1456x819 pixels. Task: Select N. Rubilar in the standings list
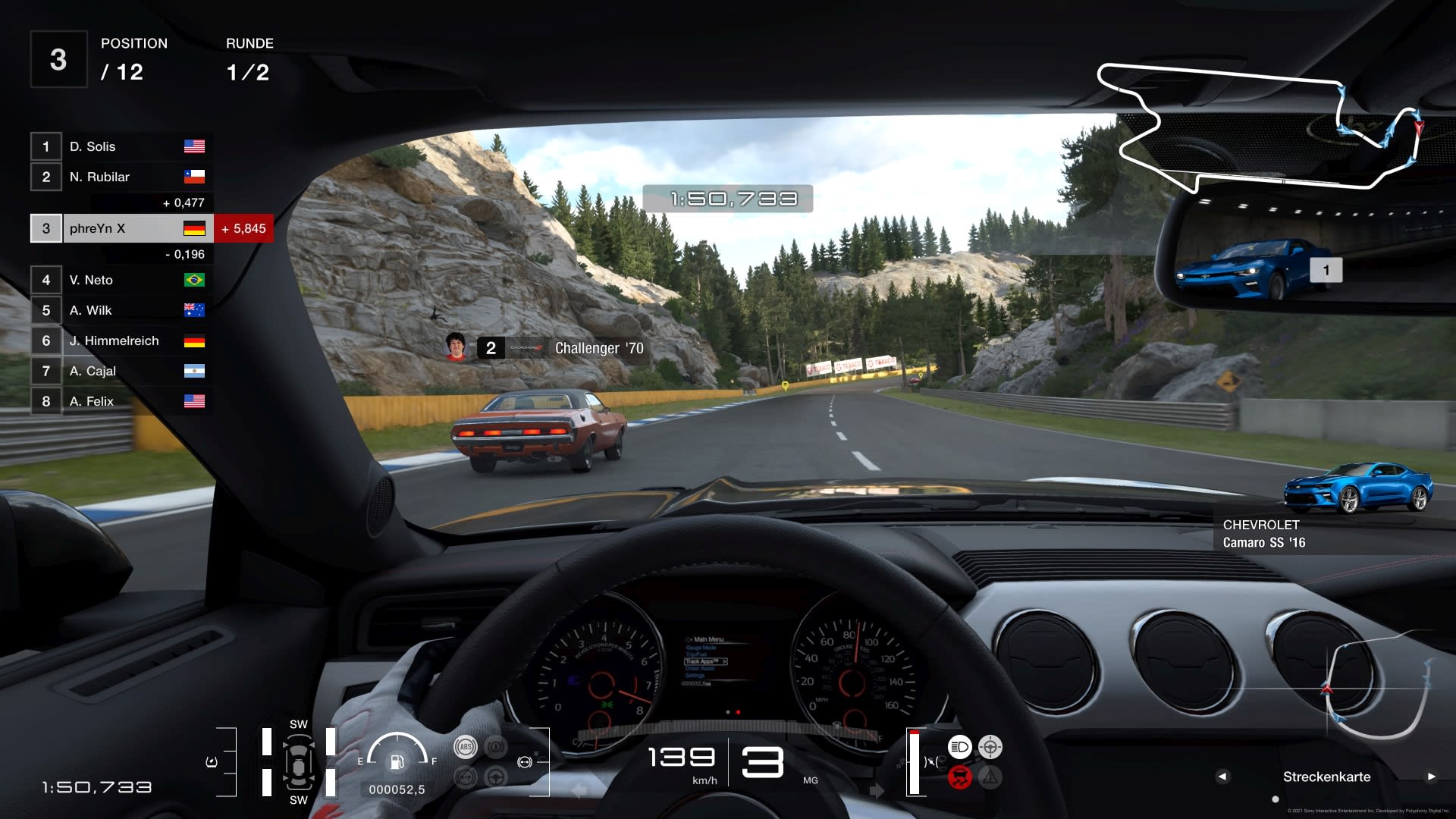[x=121, y=177]
